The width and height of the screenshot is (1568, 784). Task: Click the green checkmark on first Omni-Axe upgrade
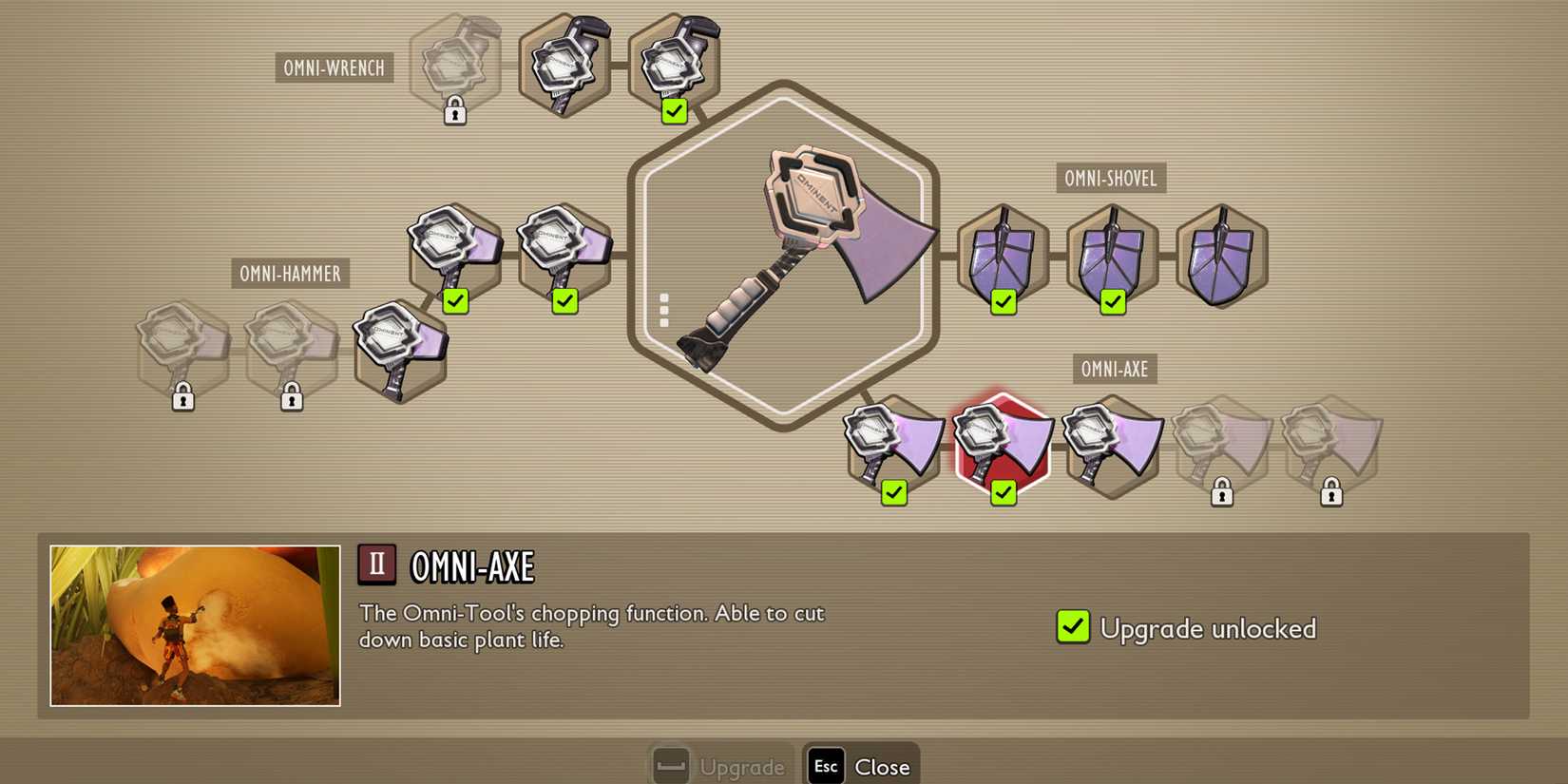tap(893, 492)
